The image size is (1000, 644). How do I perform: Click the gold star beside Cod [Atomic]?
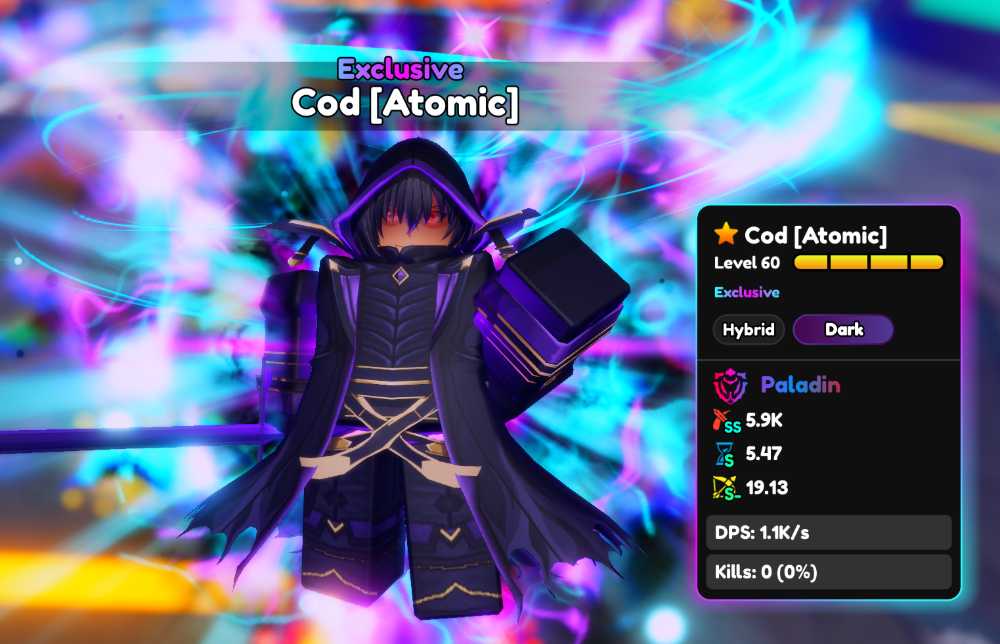[726, 235]
